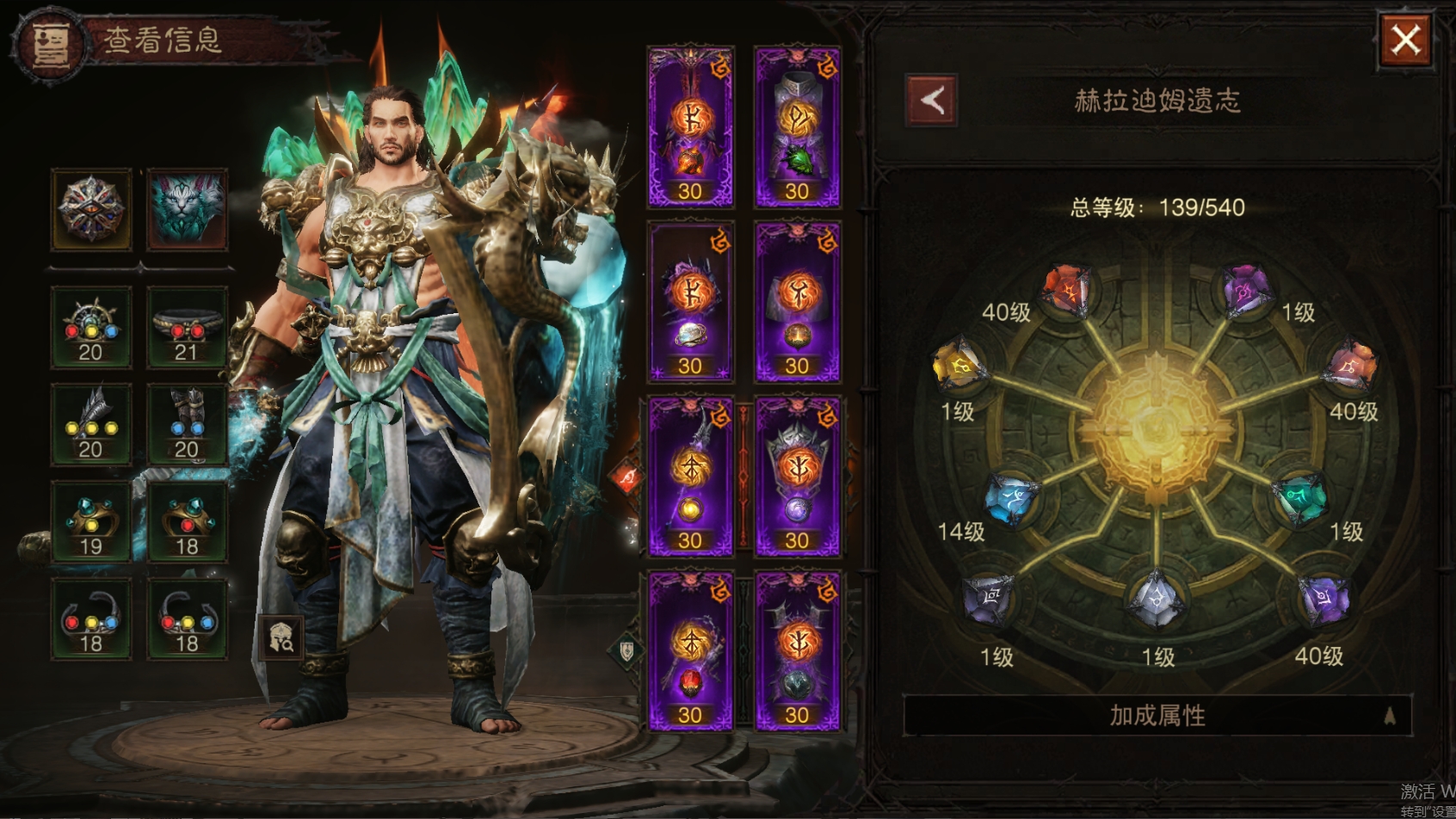Viewport: 1456px width, 819px height.
Task: Open the teal beast mask slot
Action: 187,209
